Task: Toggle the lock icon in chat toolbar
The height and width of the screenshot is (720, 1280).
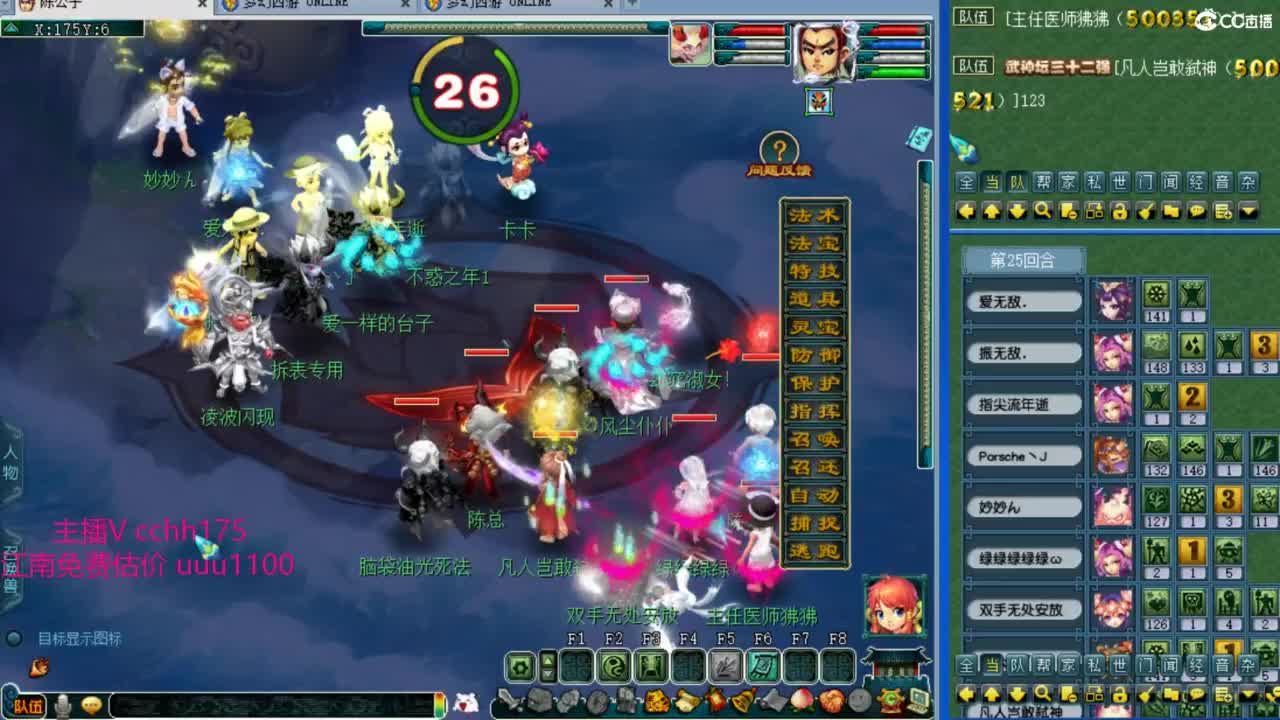Action: coord(1118,210)
